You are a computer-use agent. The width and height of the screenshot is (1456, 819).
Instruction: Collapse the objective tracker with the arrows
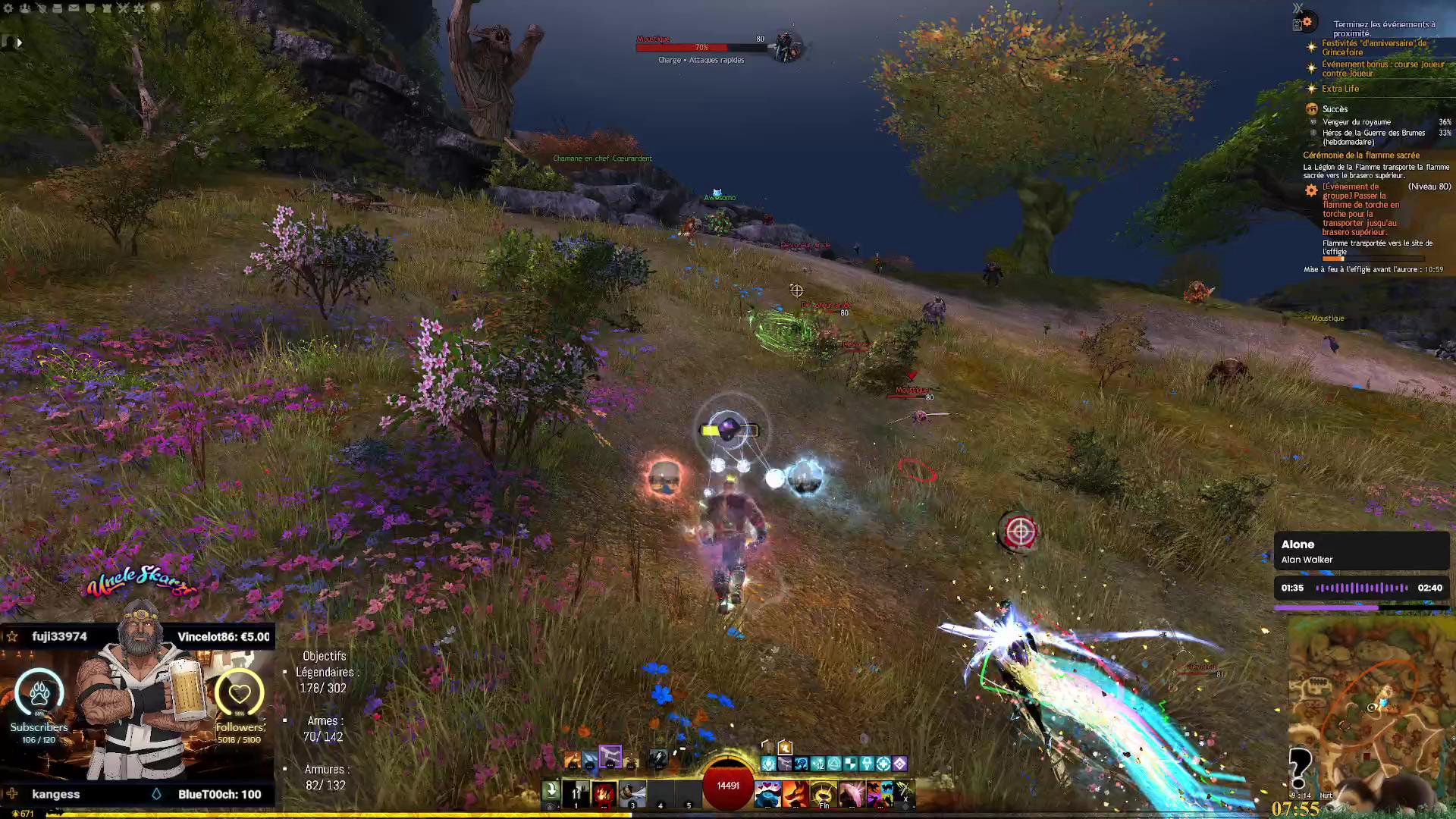1298,9
